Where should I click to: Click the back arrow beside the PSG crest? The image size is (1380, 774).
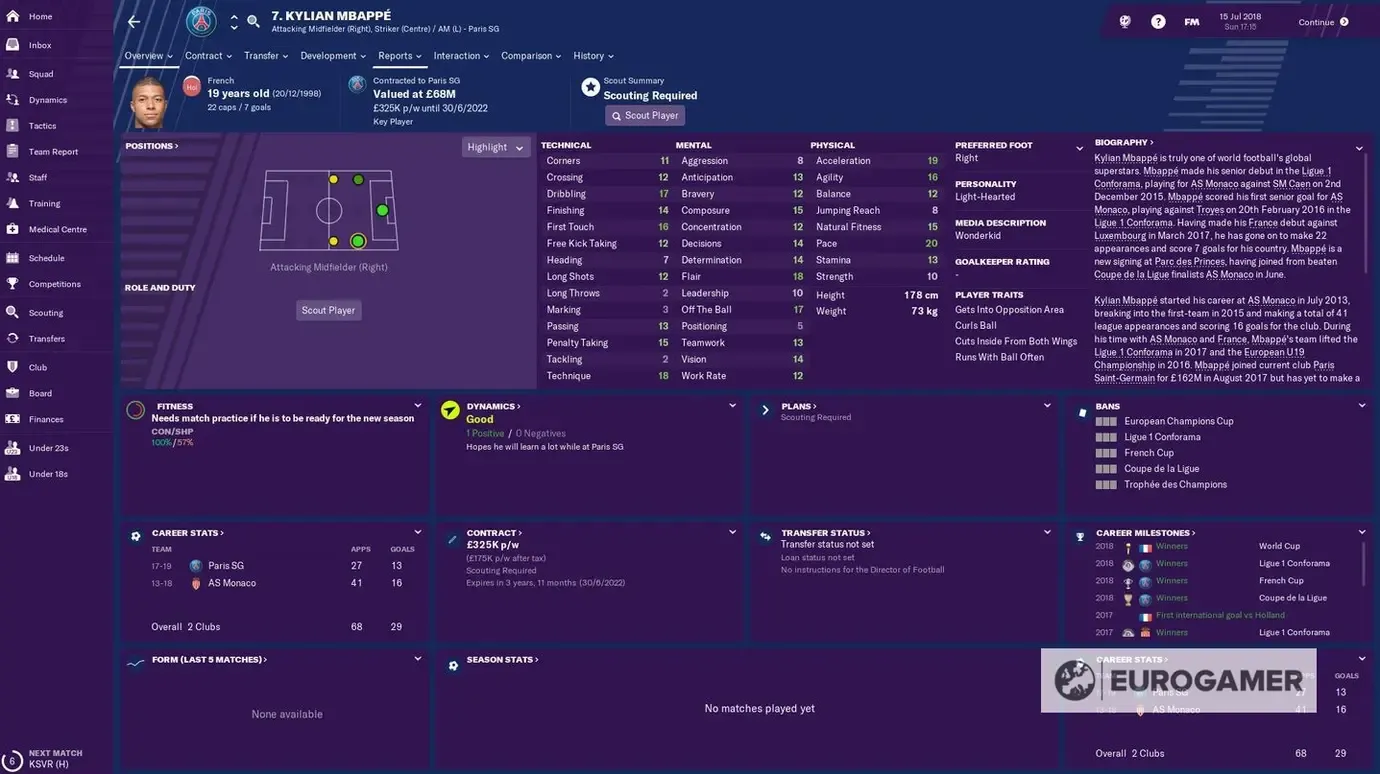coord(133,22)
